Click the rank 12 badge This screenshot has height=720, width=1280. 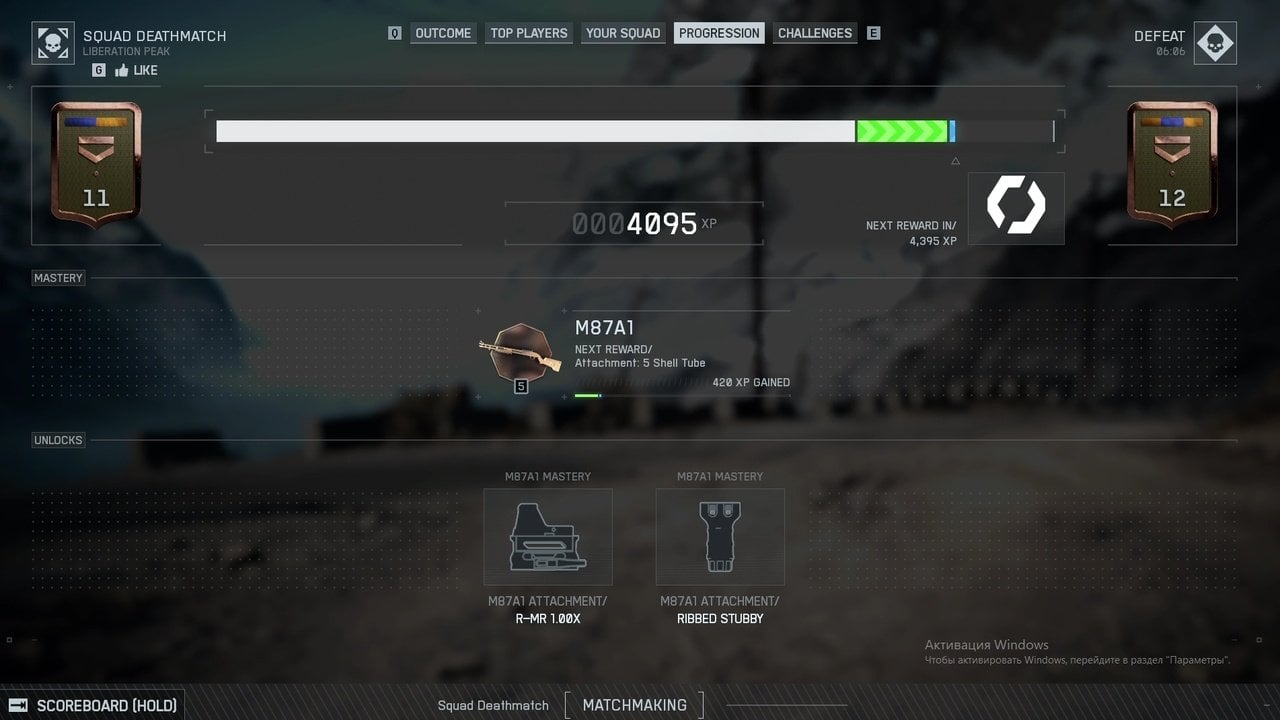(x=1172, y=165)
